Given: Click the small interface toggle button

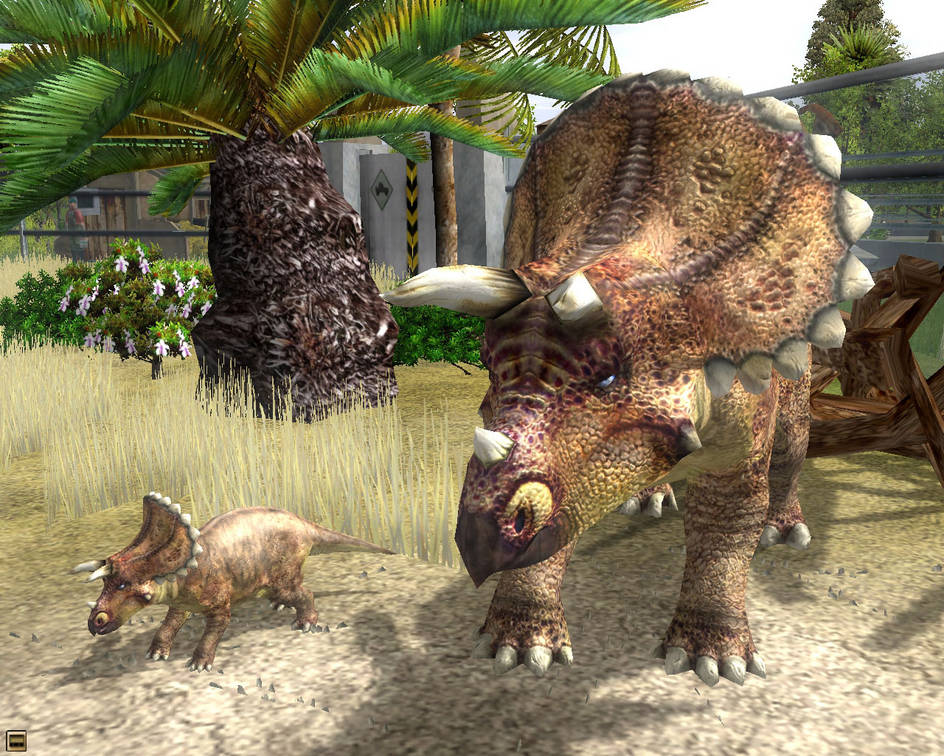Looking at the screenshot, I should 16,741.
